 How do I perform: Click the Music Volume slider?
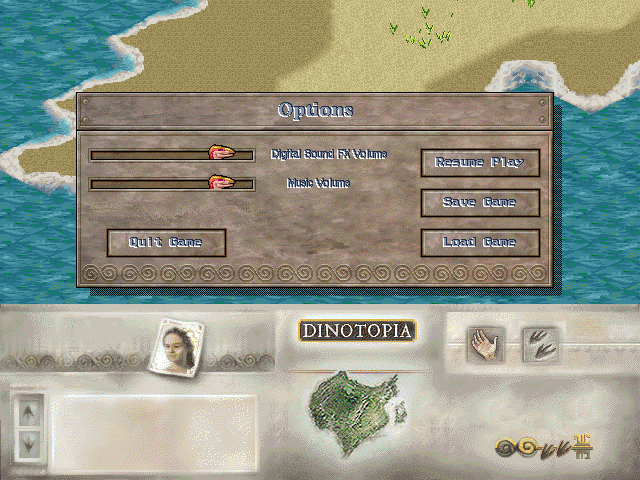coord(222,183)
